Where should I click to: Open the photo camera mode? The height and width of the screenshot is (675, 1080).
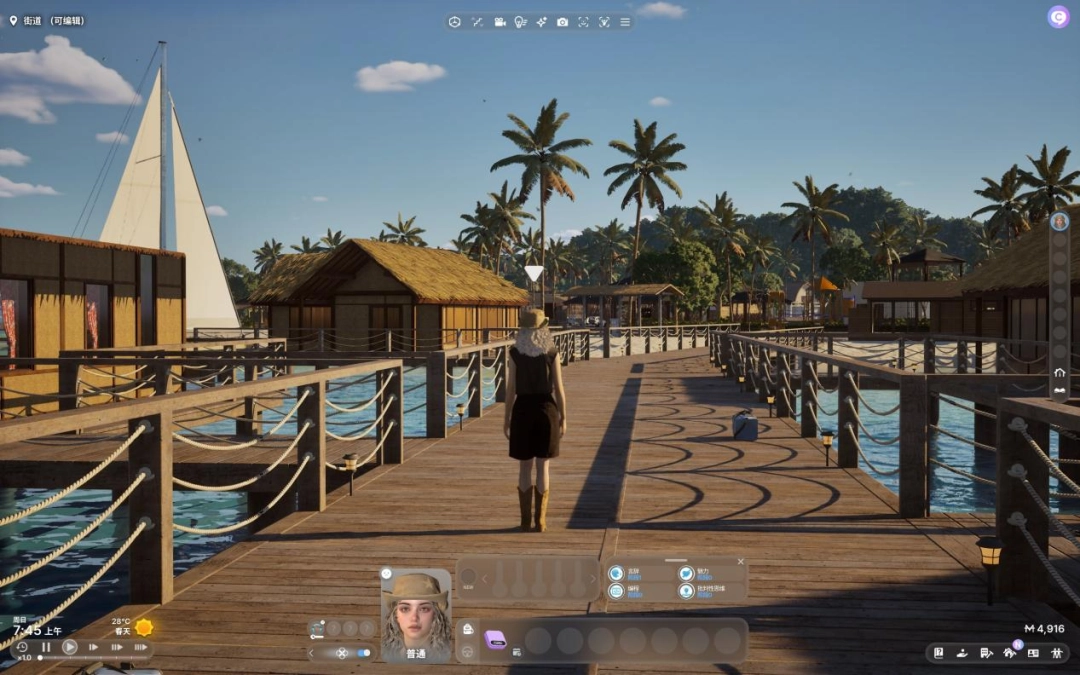click(x=562, y=22)
